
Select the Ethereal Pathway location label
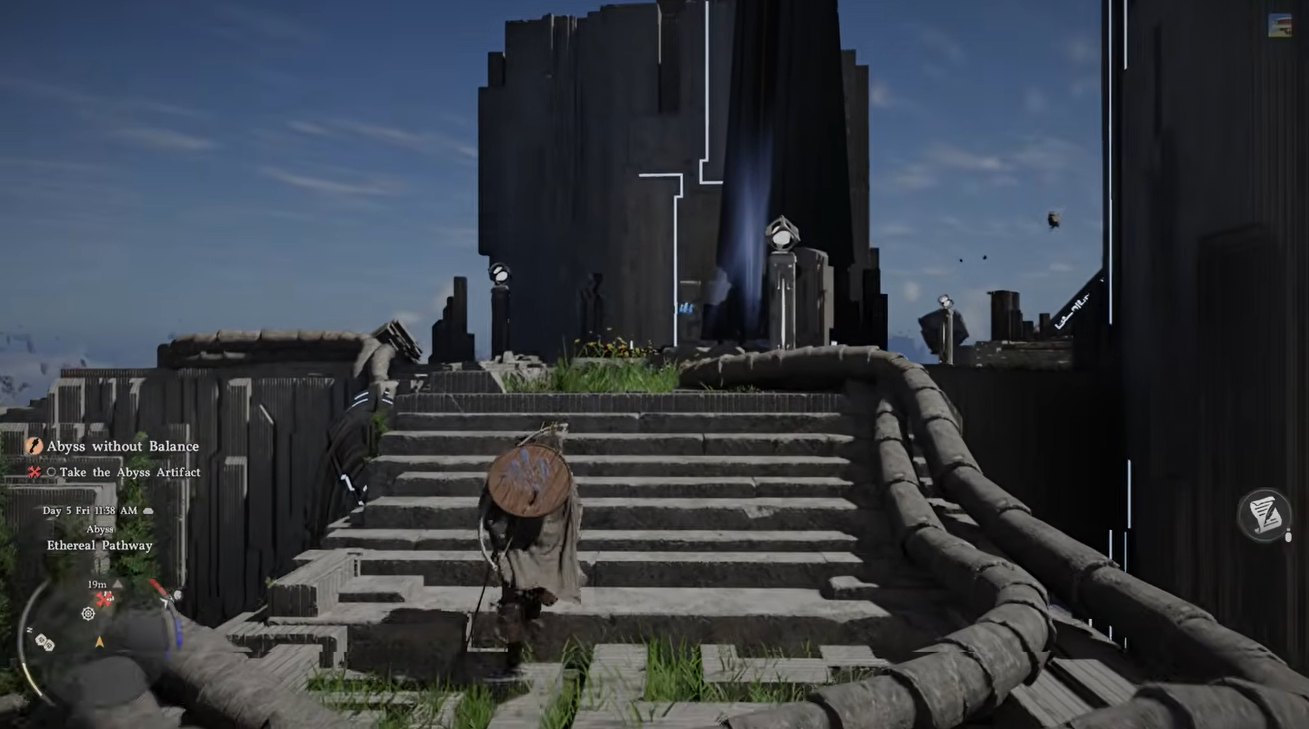[100, 545]
